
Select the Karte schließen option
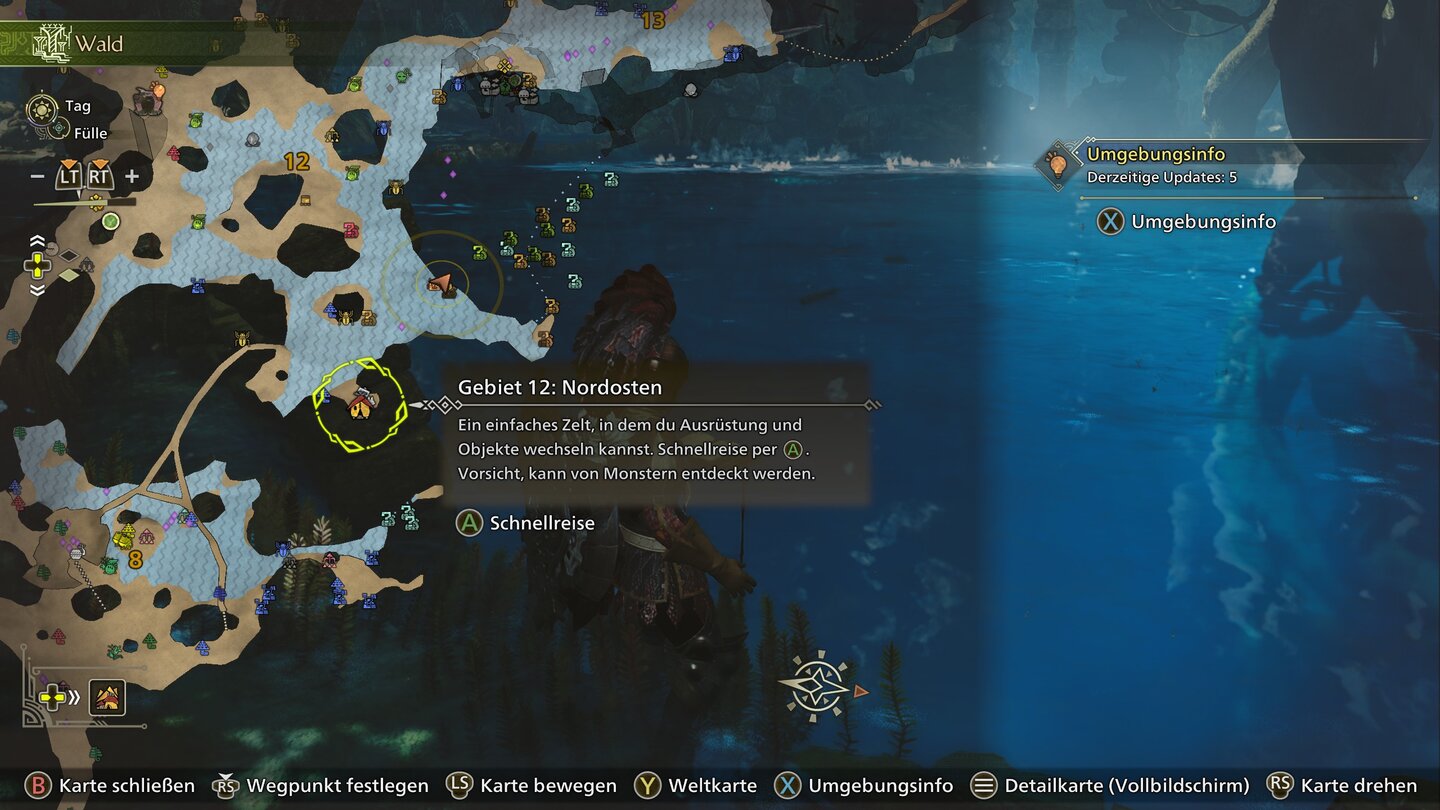coord(110,786)
